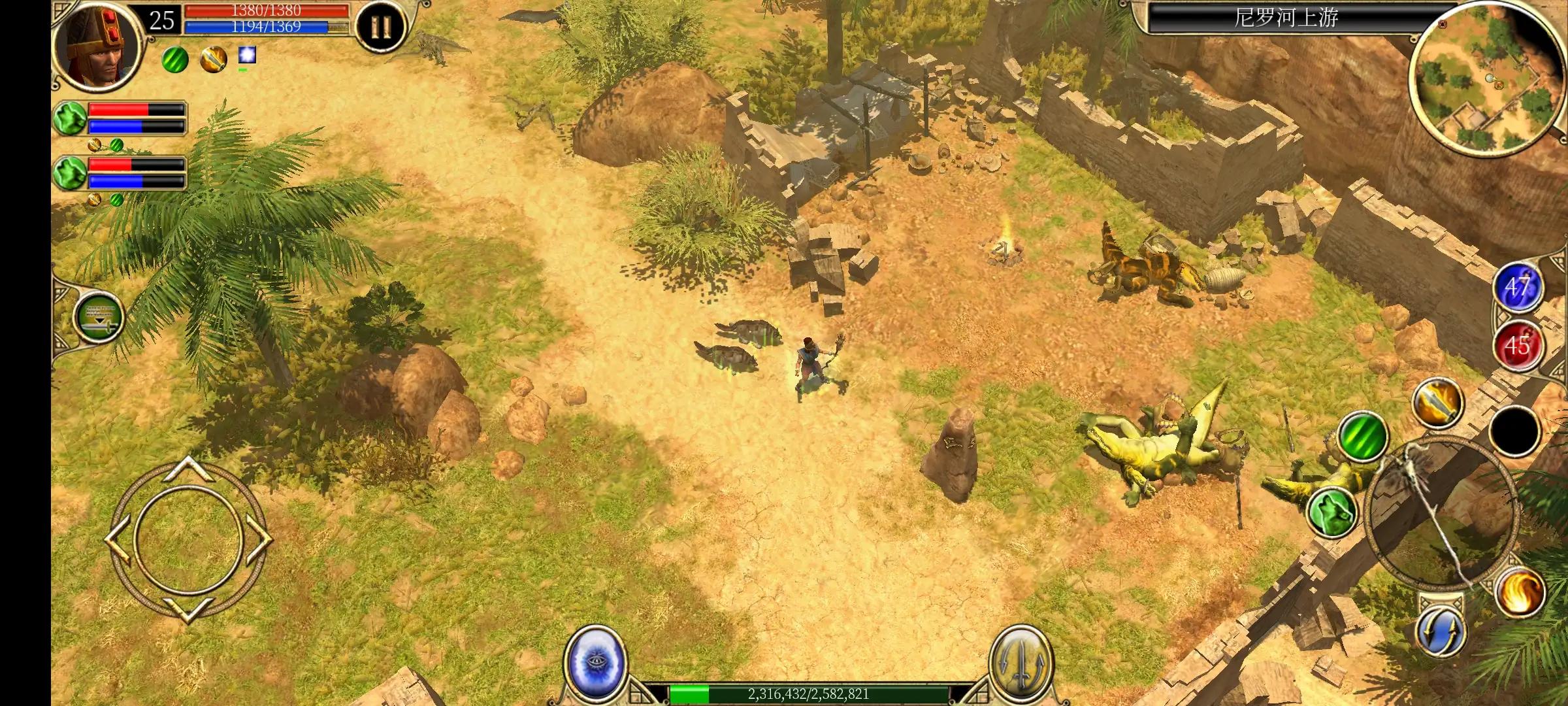Cast the swirling fire skill
1568x706 pixels.
(1520, 590)
